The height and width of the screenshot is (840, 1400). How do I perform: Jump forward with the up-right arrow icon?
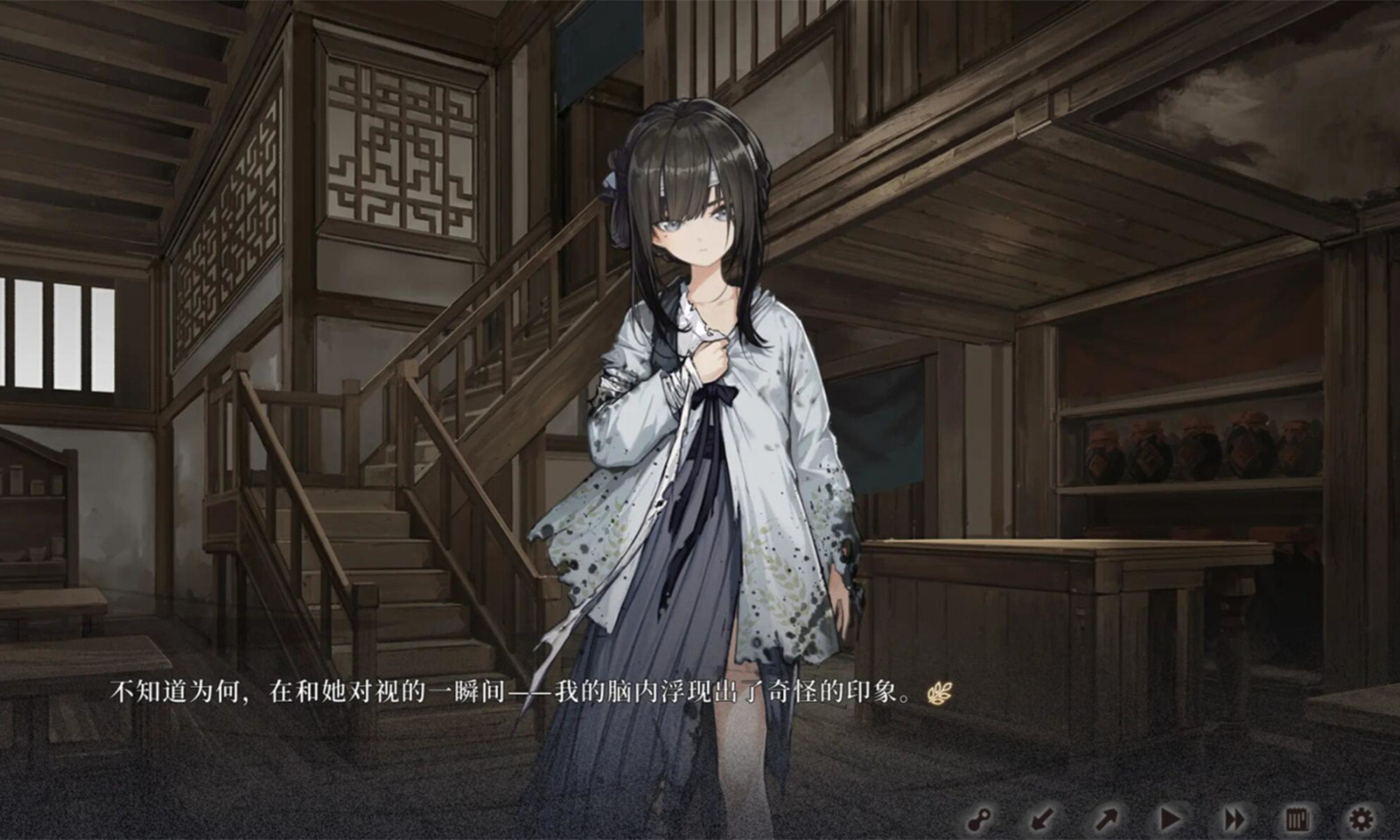pos(1106,818)
